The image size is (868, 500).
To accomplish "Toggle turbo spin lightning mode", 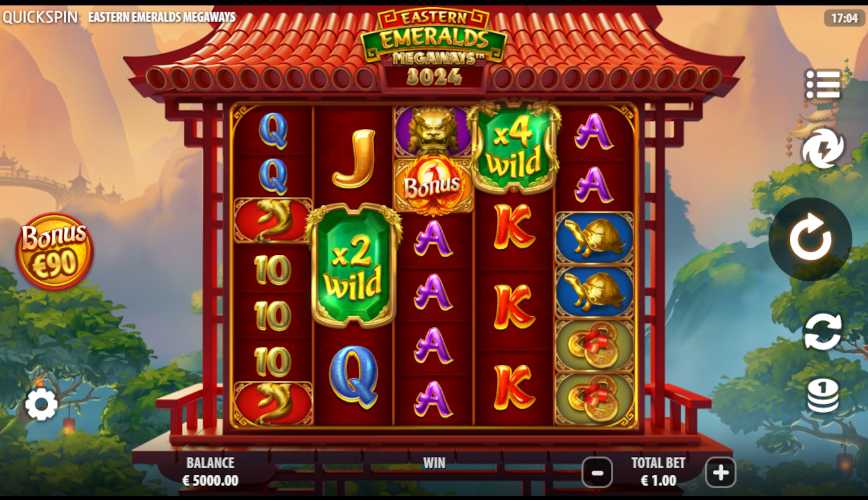I will click(823, 149).
